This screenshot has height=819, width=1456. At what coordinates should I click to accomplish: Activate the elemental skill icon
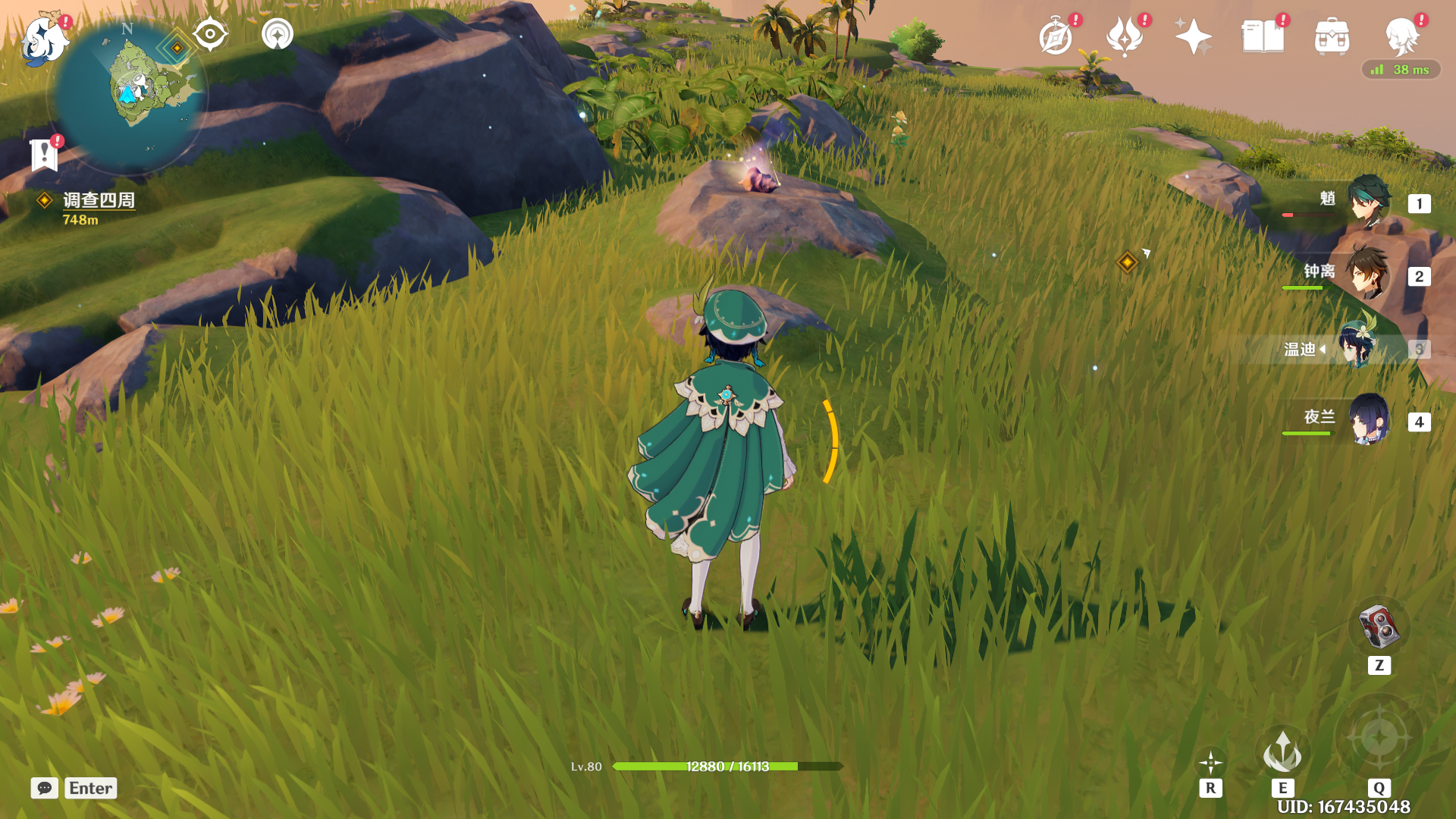click(x=1282, y=752)
